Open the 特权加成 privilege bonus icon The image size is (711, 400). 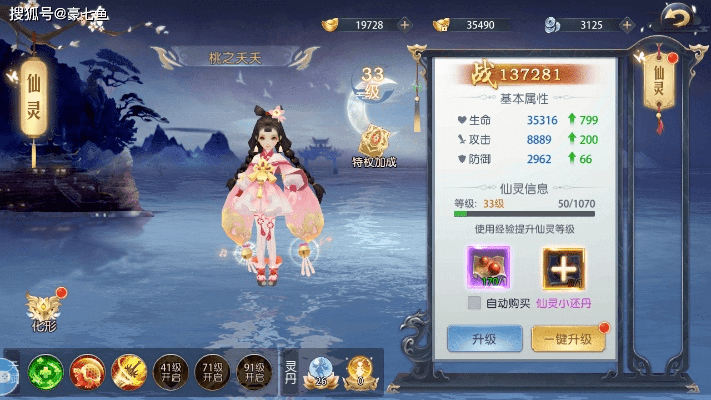click(375, 147)
